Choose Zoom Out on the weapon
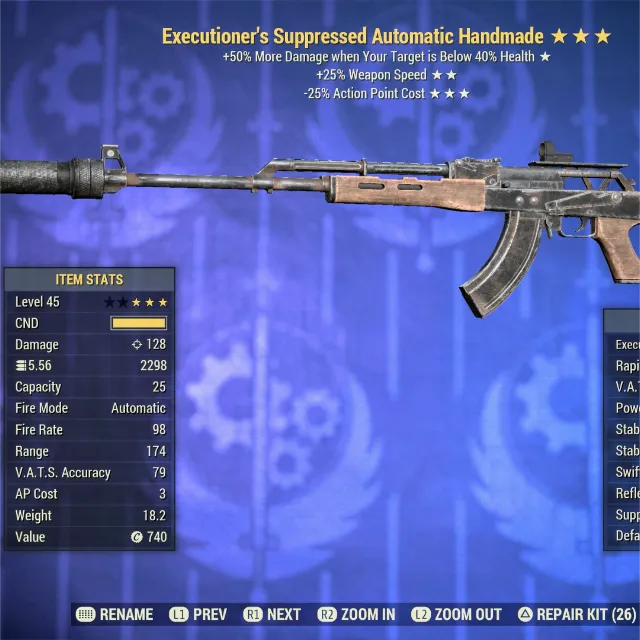 tap(456, 614)
